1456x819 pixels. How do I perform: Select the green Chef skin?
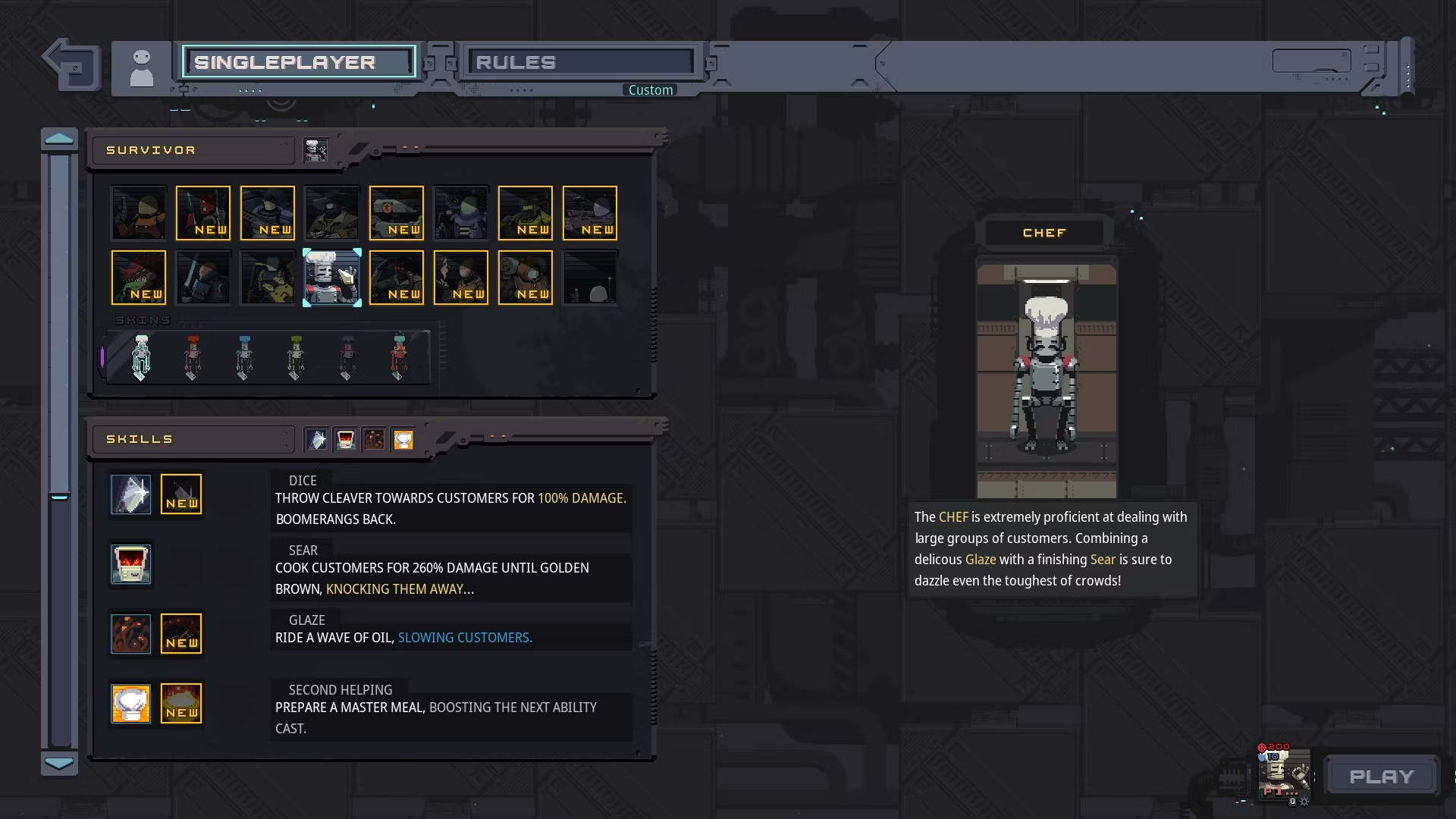coord(295,356)
